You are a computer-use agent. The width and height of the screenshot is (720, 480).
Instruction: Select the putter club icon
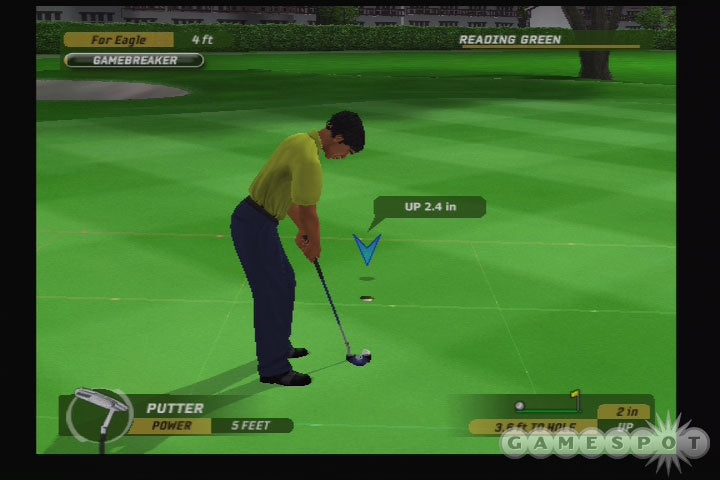point(99,414)
